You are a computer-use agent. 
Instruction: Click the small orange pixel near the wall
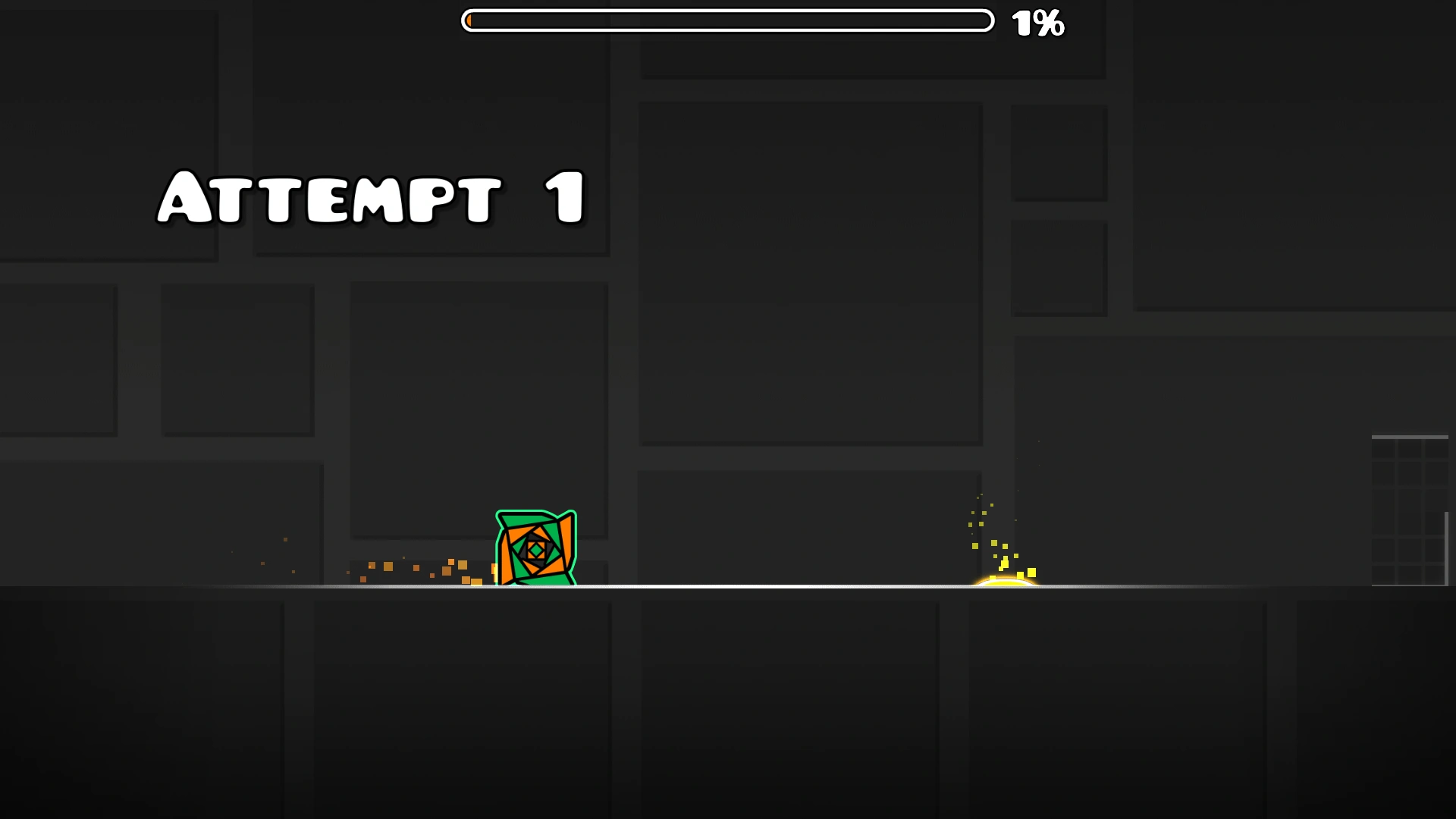point(285,540)
